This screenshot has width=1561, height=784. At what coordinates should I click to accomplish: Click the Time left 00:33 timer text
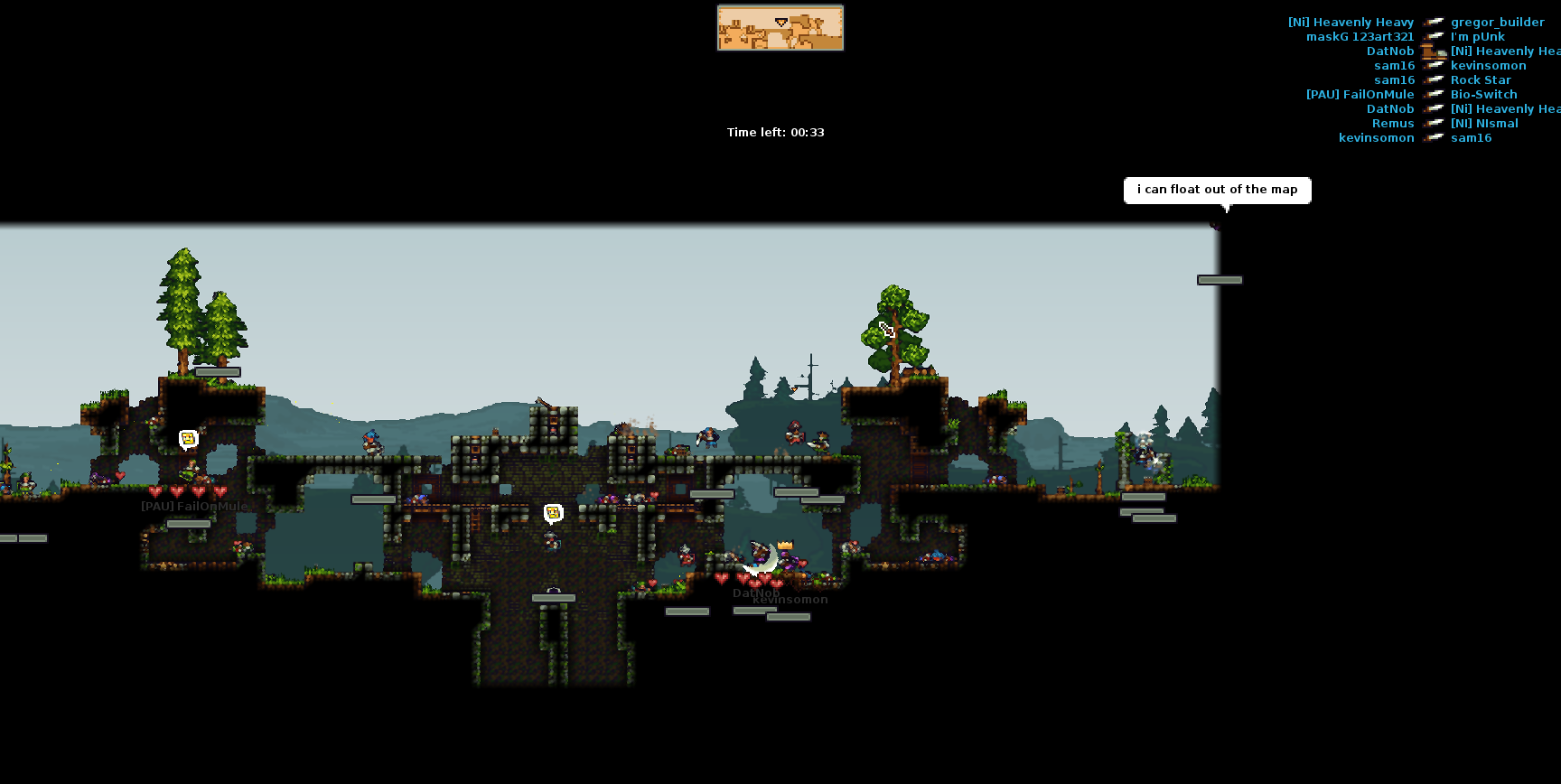775,132
